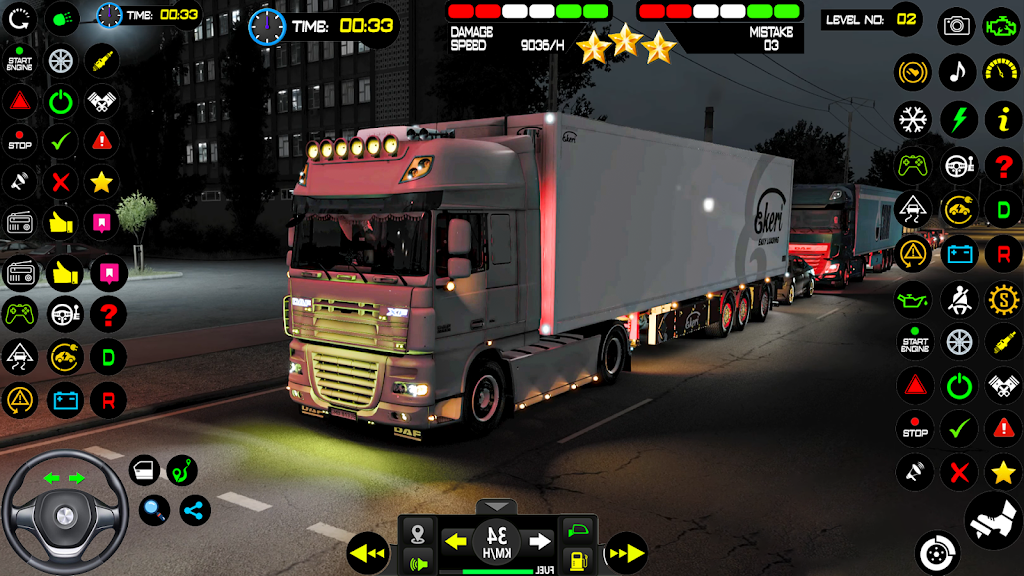
Task: Open the map pin location button
Action: [419, 531]
